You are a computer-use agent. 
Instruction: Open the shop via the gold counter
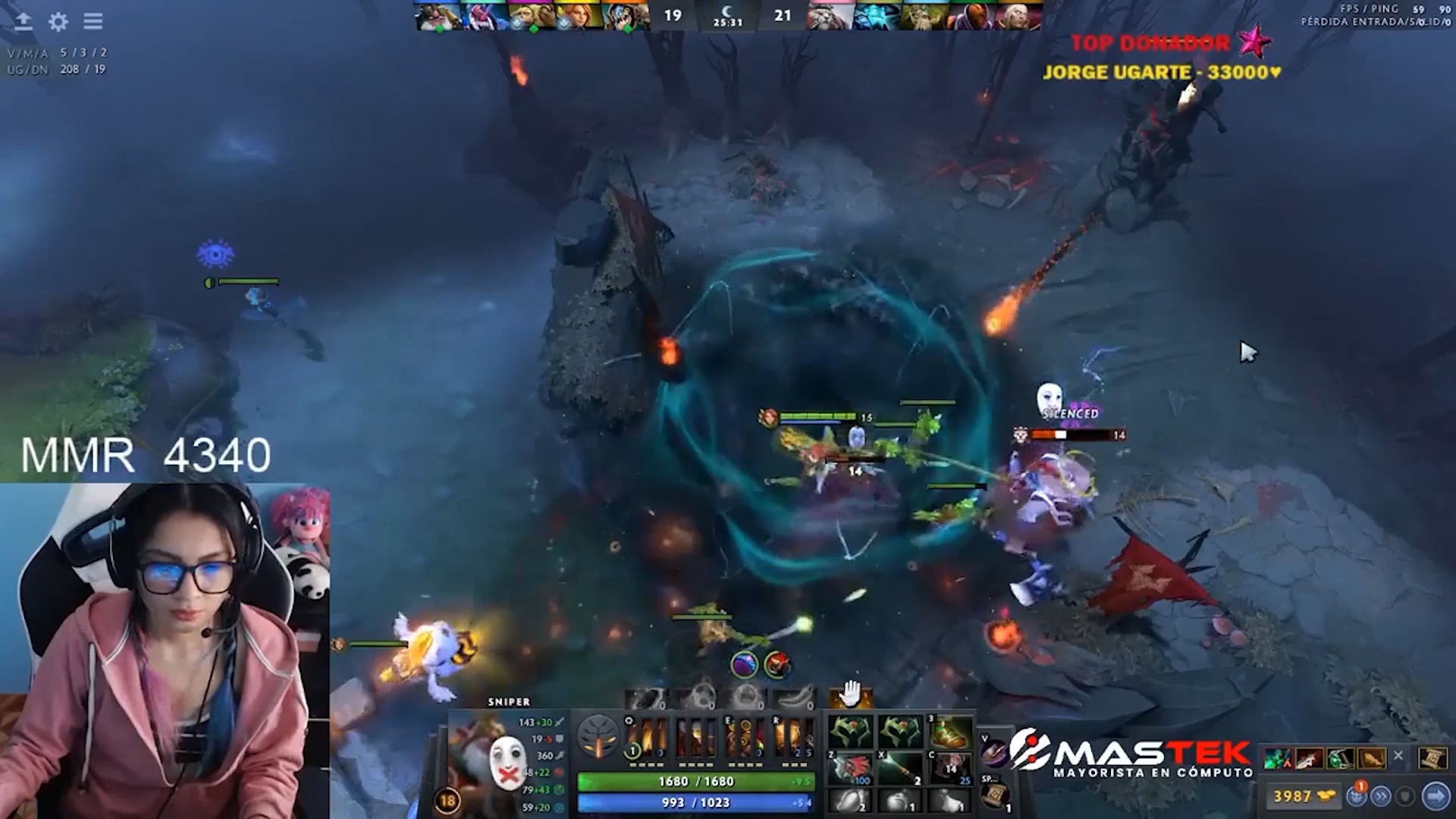pyautogui.click(x=1303, y=795)
